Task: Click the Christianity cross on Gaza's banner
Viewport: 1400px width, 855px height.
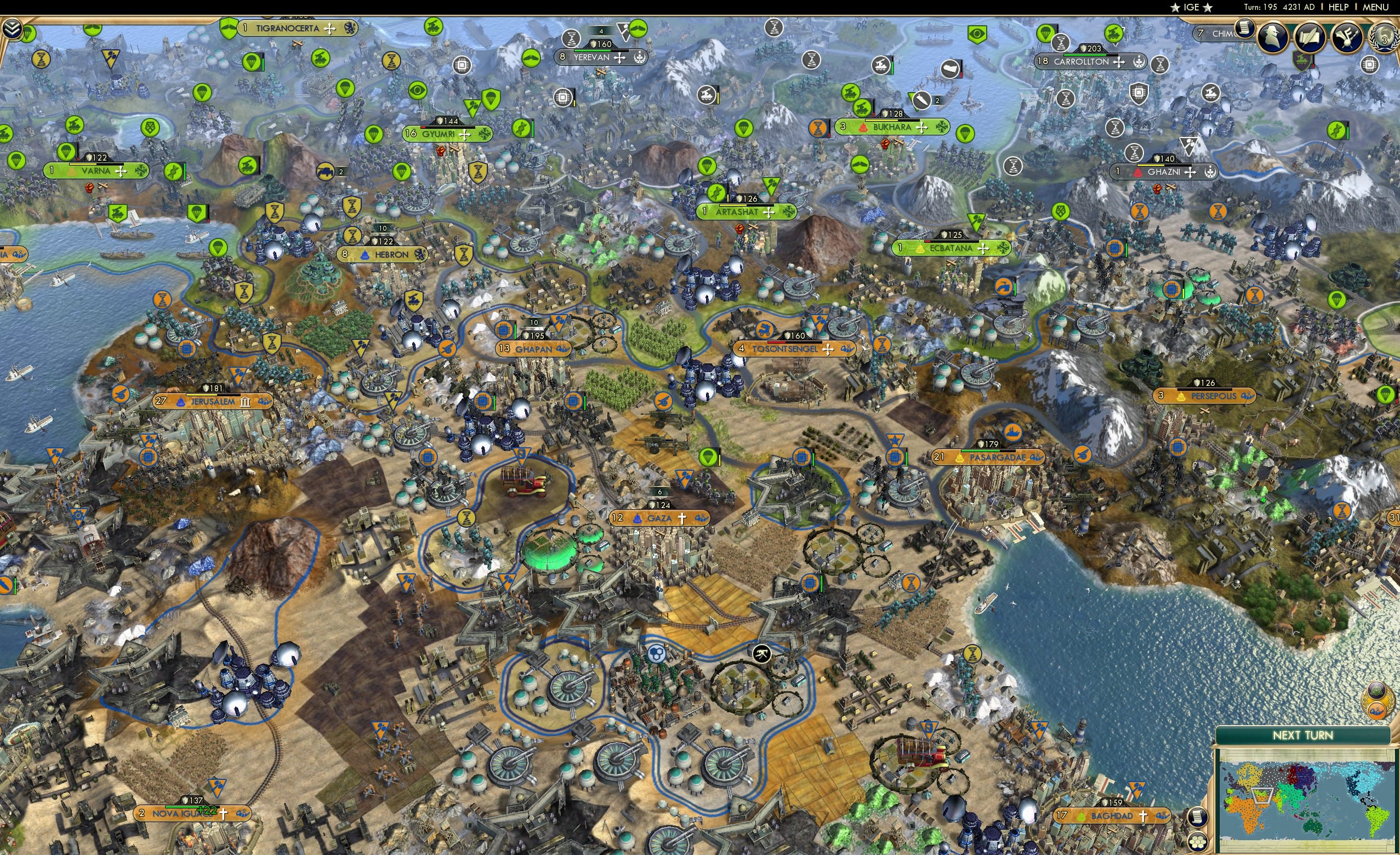Action: click(x=682, y=518)
